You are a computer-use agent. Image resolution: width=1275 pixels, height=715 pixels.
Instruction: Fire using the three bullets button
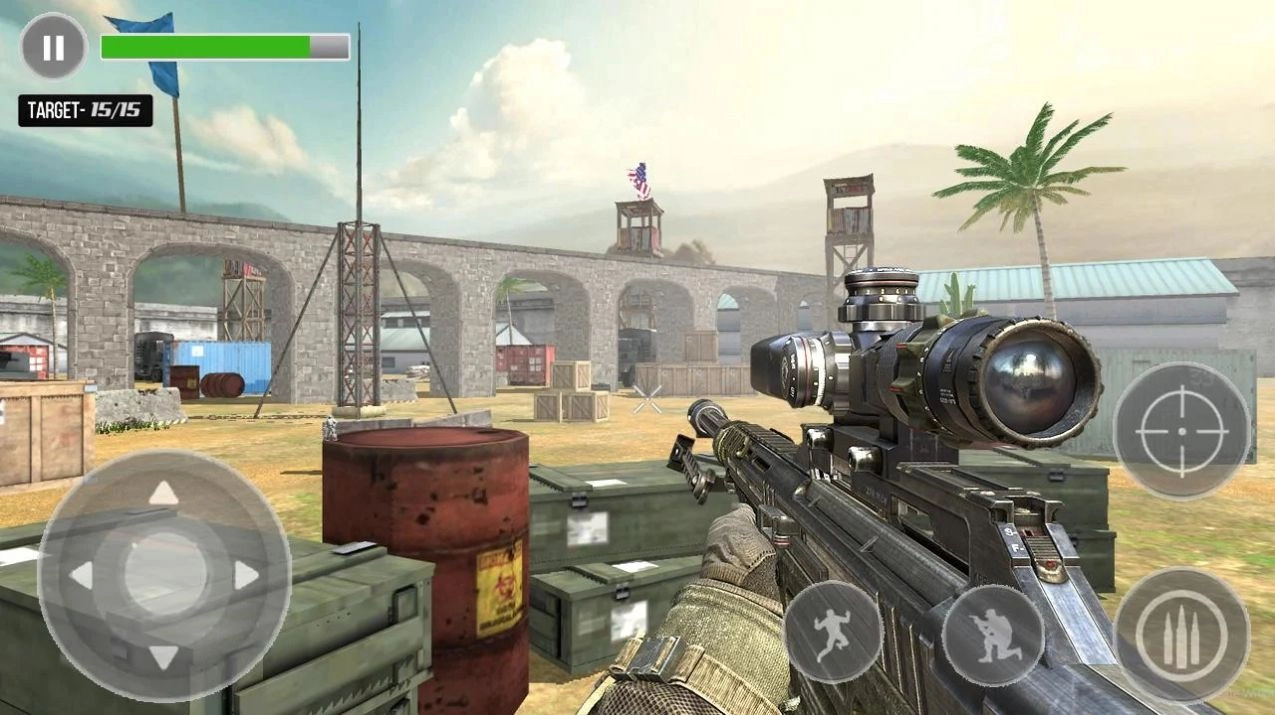tap(1181, 635)
